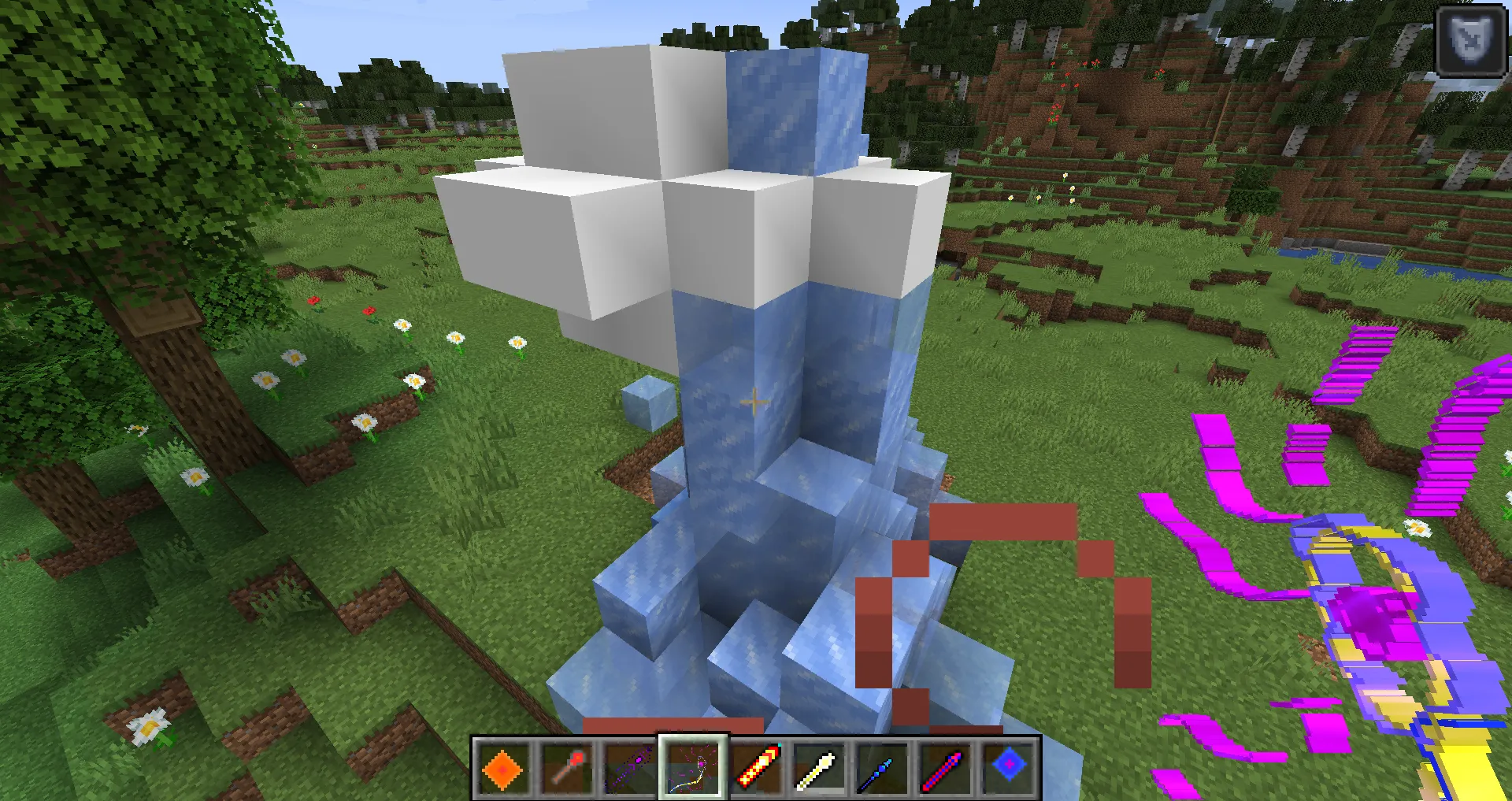This screenshot has height=801, width=1512.
Task: Select the red-tipped wand in hotbar slot two
Action: [x=567, y=769]
